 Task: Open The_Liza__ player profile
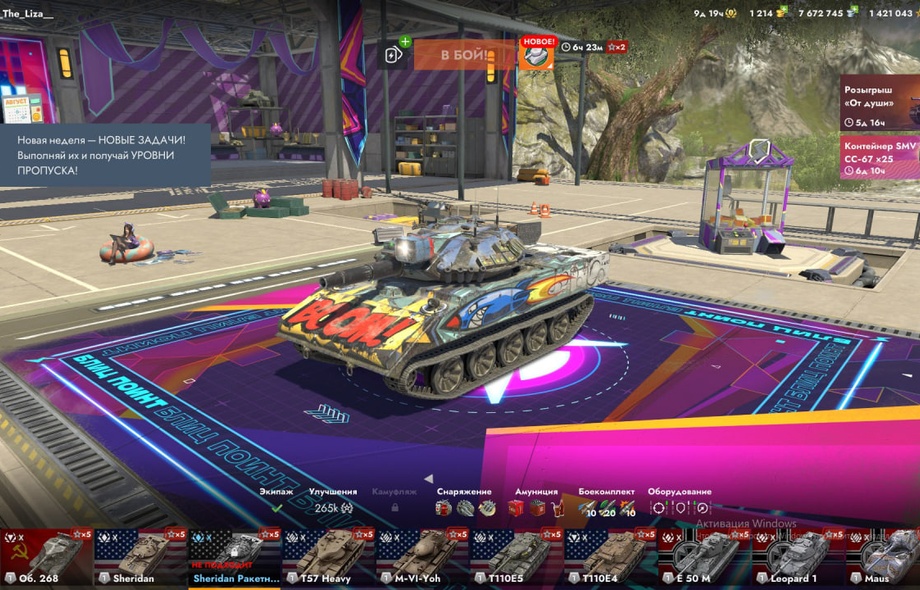click(28, 12)
